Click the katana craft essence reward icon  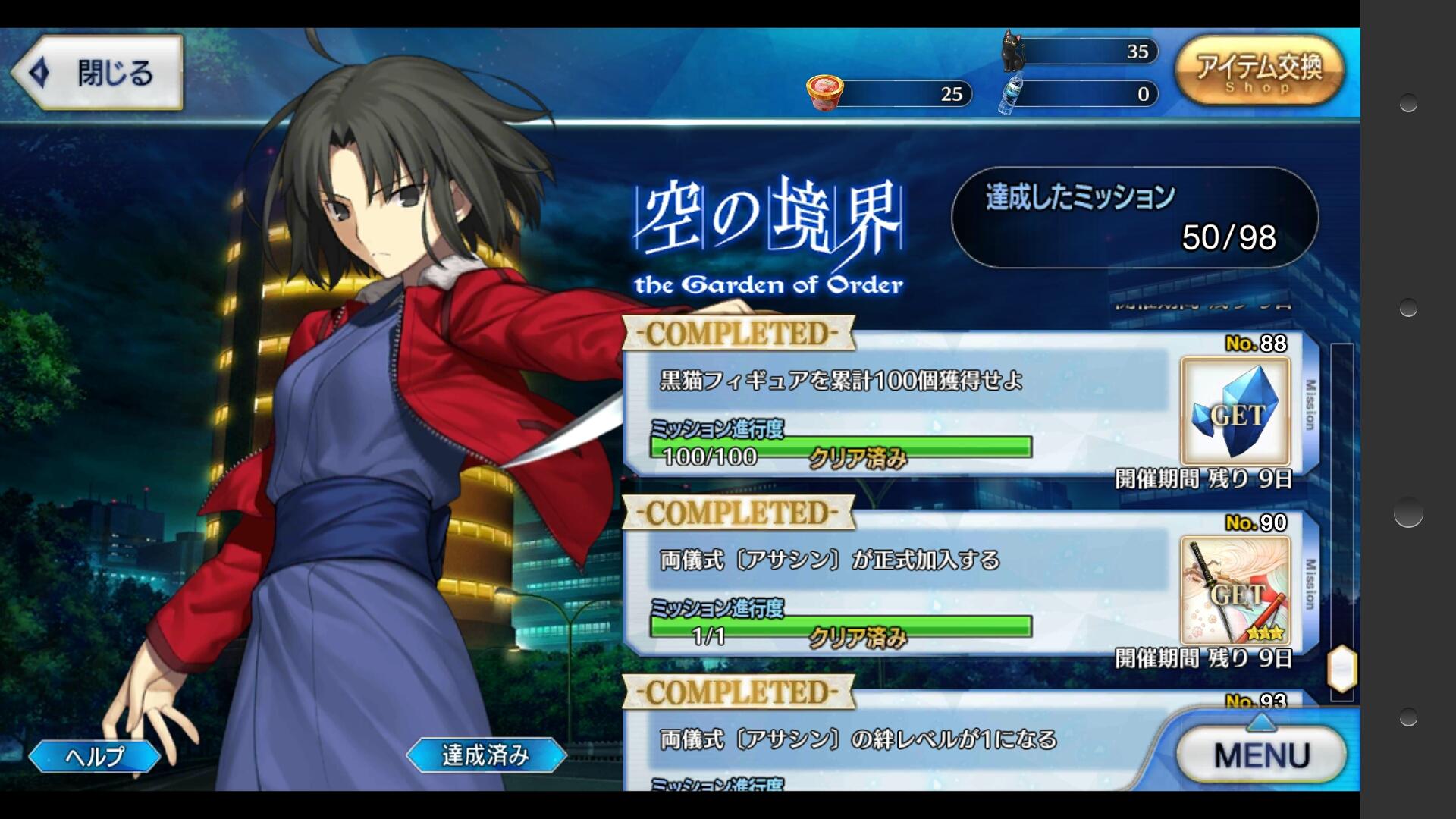(1235, 591)
